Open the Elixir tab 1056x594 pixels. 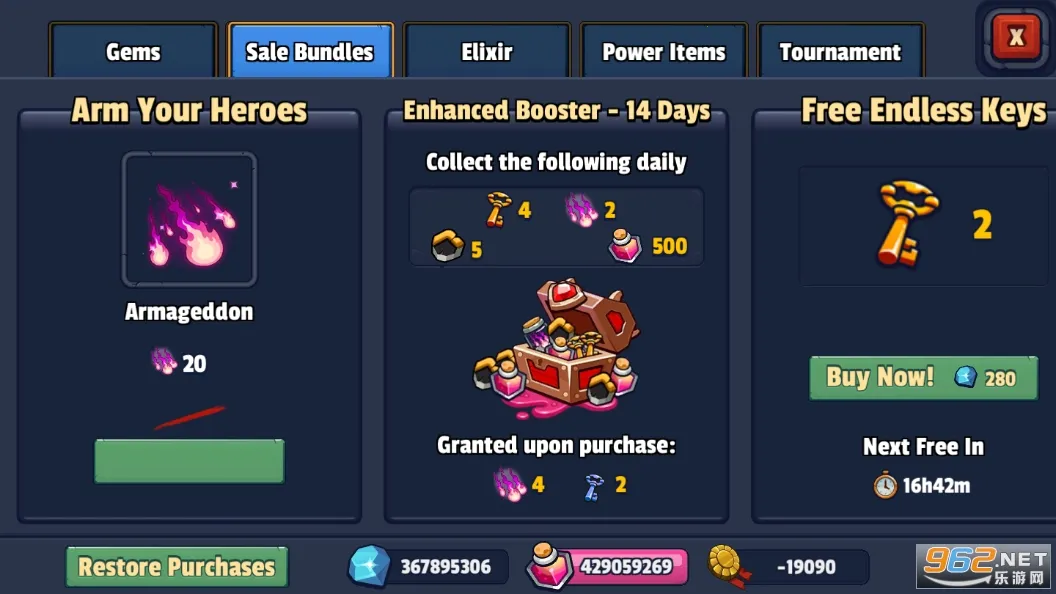(x=487, y=52)
